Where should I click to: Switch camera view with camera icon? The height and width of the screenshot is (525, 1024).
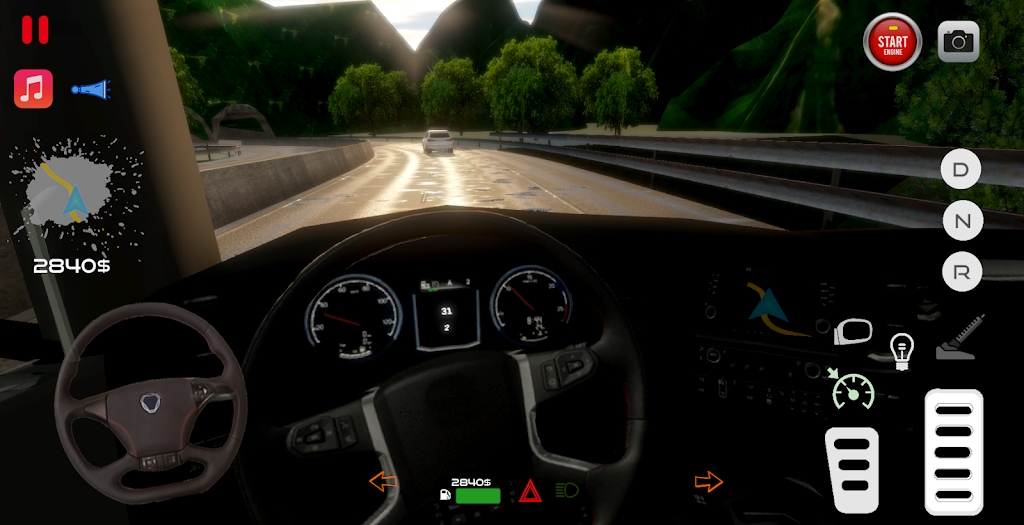click(x=958, y=41)
